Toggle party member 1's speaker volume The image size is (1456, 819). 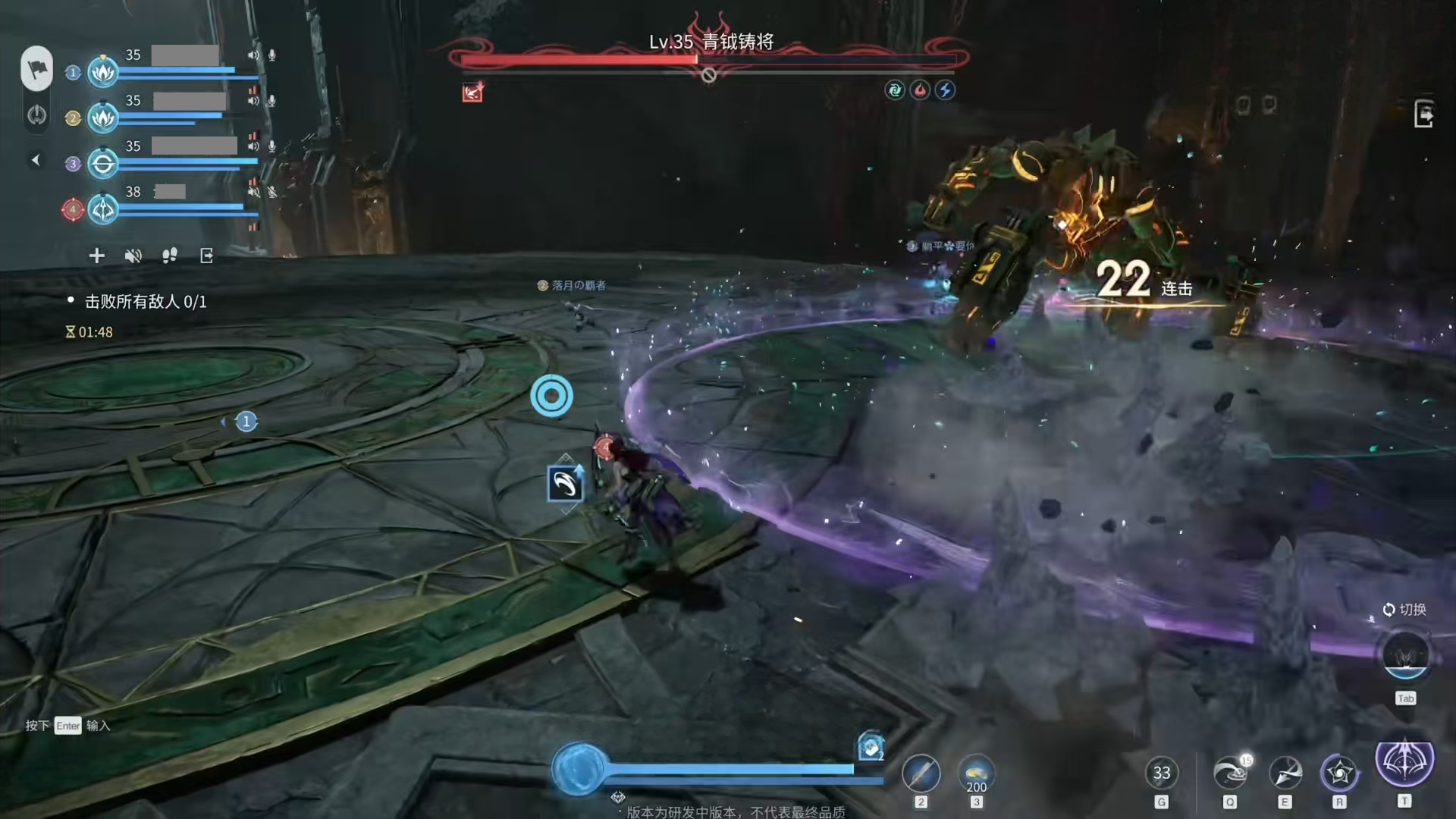(253, 55)
